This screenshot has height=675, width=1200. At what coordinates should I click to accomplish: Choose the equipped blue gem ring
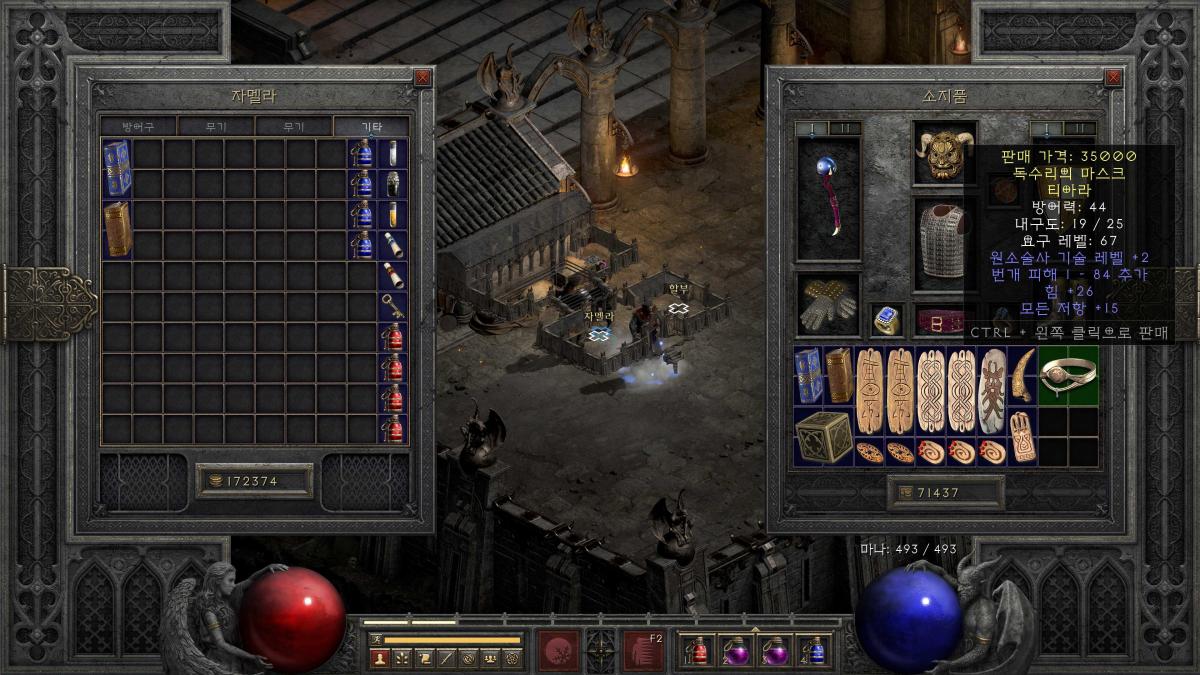886,319
